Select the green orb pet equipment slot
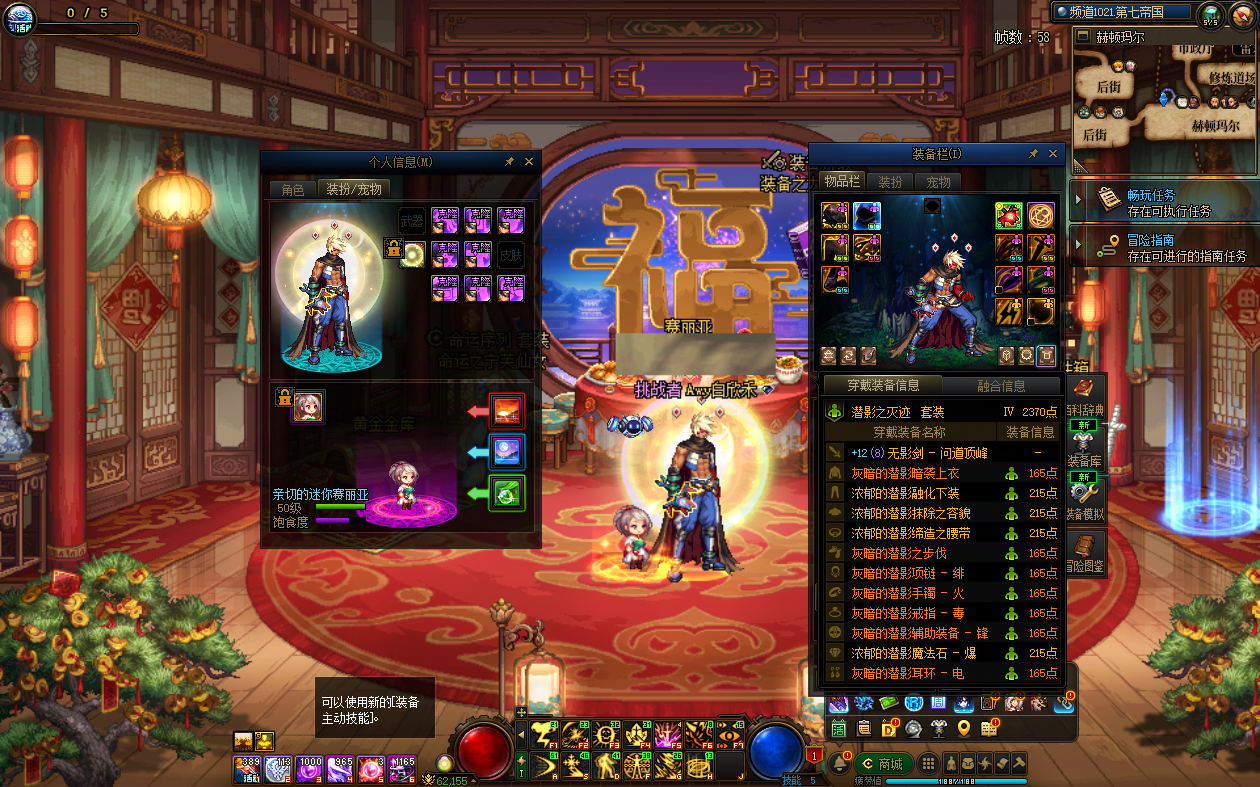Screen dimensions: 1260x787 point(506,493)
